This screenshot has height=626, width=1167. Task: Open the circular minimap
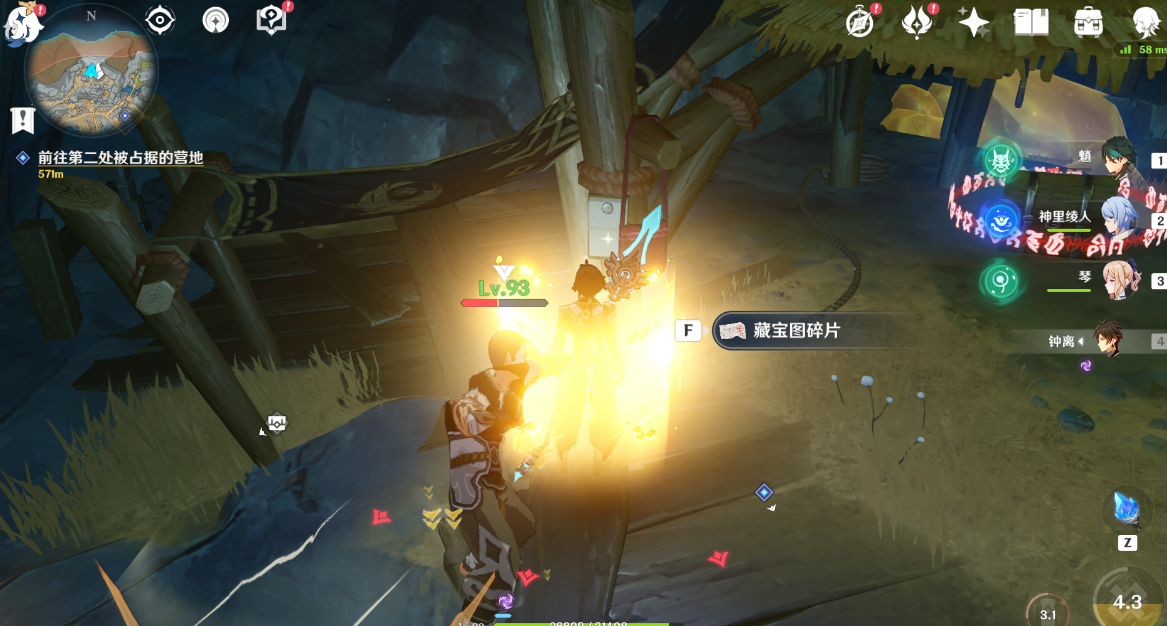point(91,69)
